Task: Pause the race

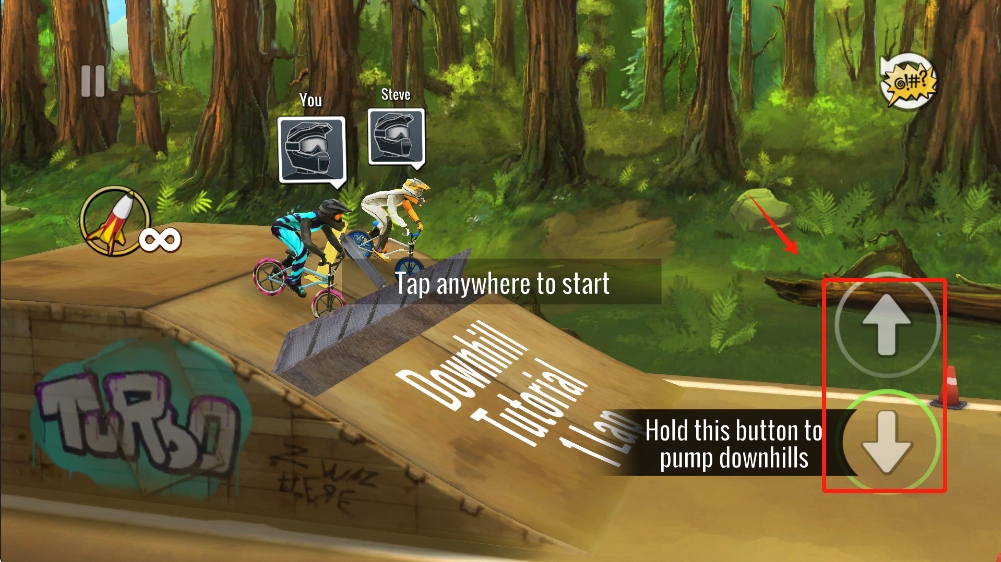Action: pos(93,81)
